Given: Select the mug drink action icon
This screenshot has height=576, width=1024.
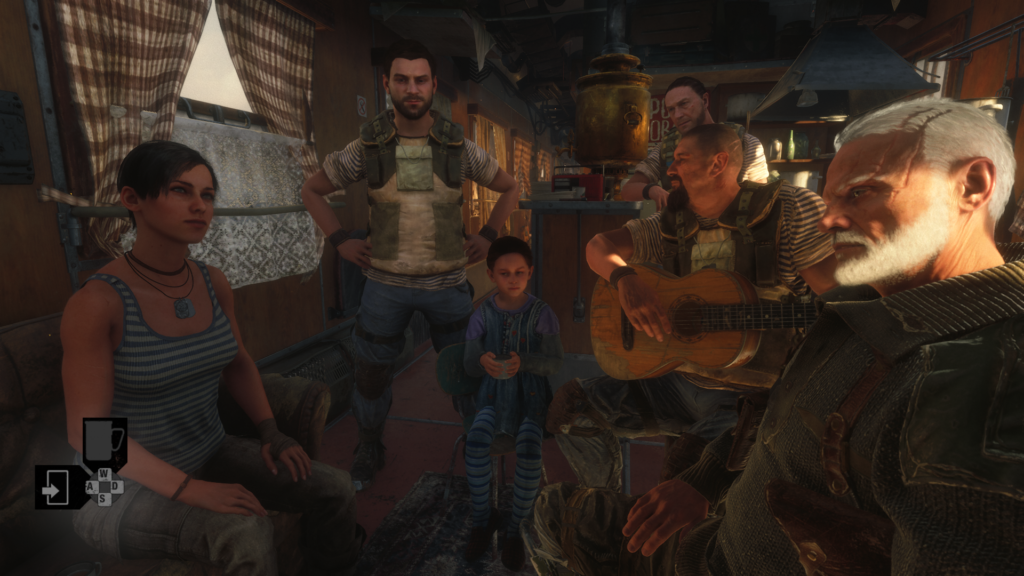Looking at the screenshot, I should click(x=104, y=441).
